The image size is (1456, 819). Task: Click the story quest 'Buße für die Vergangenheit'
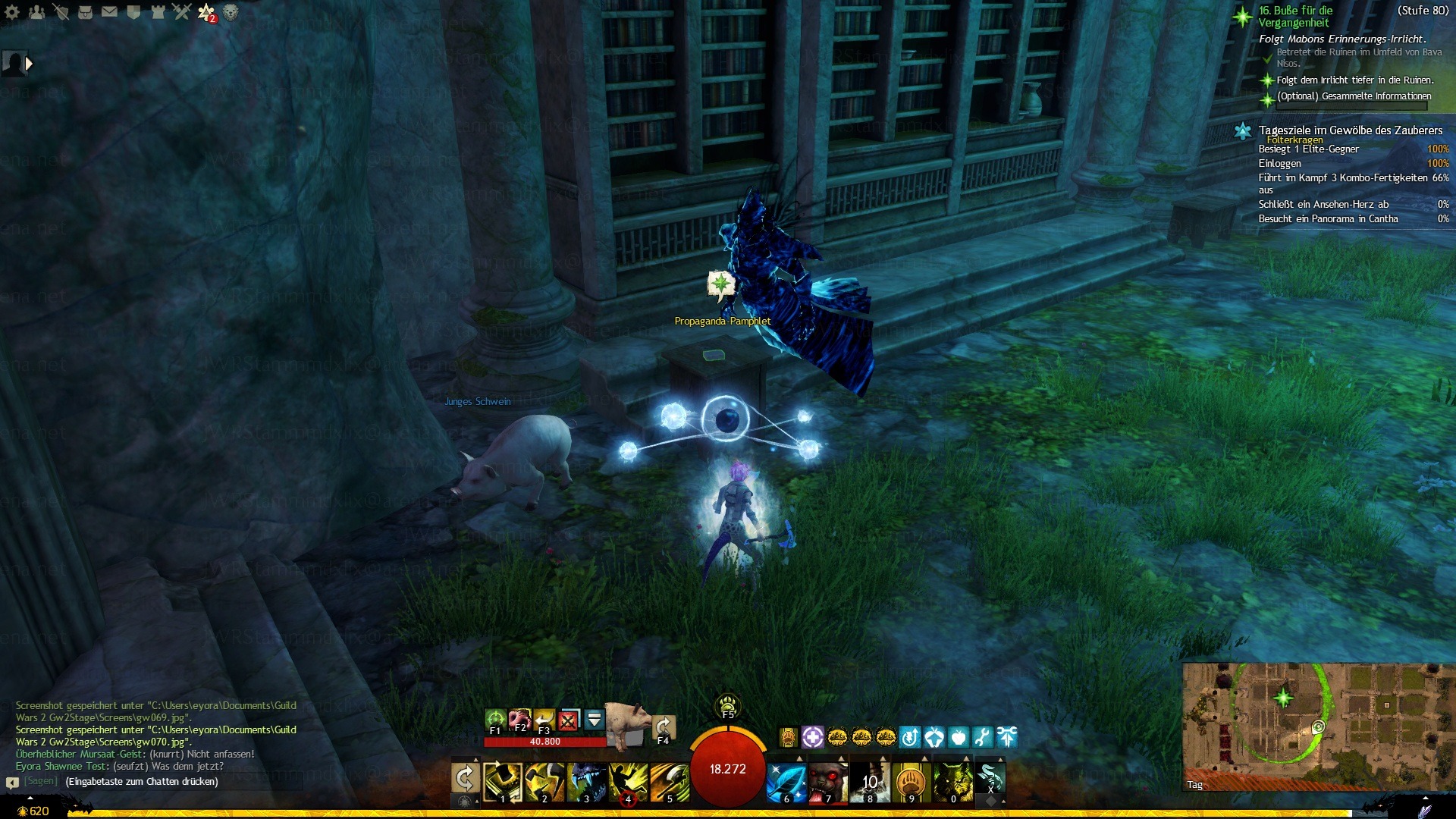pos(1295,16)
